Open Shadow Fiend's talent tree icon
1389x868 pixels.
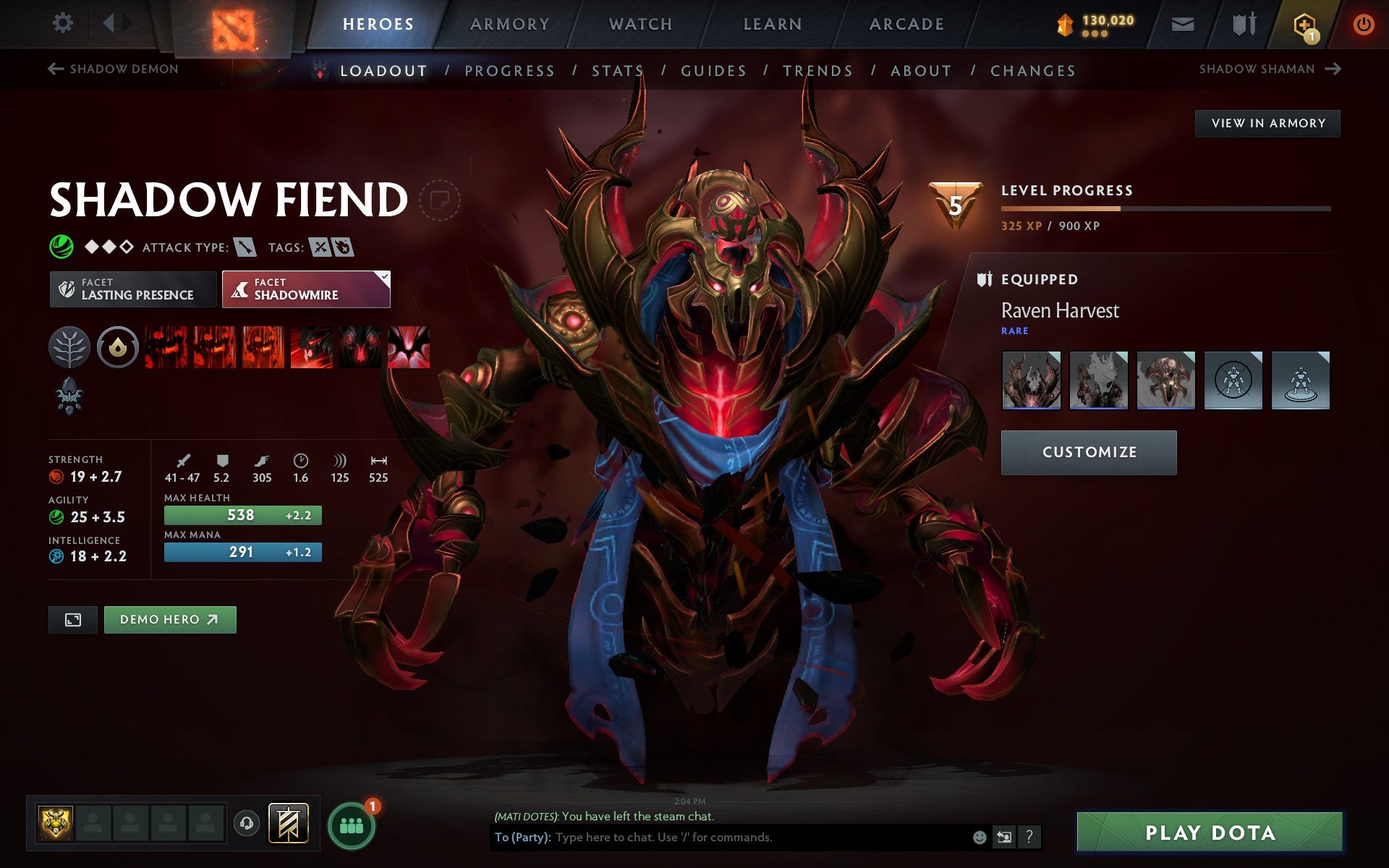point(69,347)
